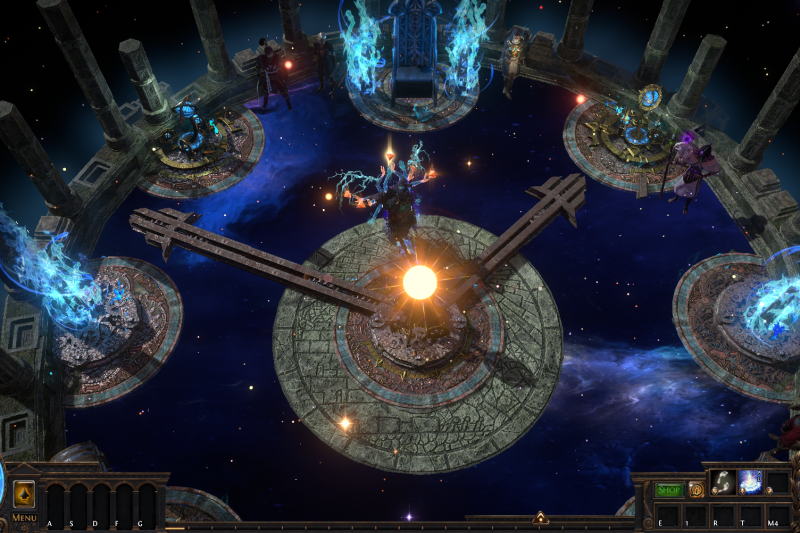The height and width of the screenshot is (533, 800).
Task: Open the Menu button
Action: pos(24,518)
